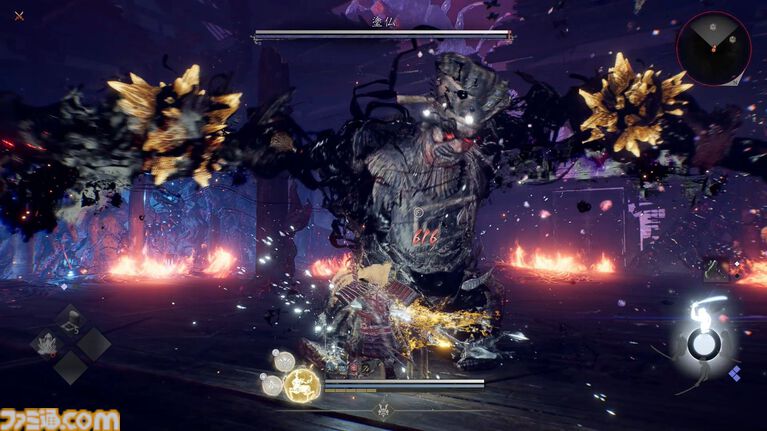767x431 pixels.
Task: Click the Famitsu.com watermark logo
Action: click(60, 419)
